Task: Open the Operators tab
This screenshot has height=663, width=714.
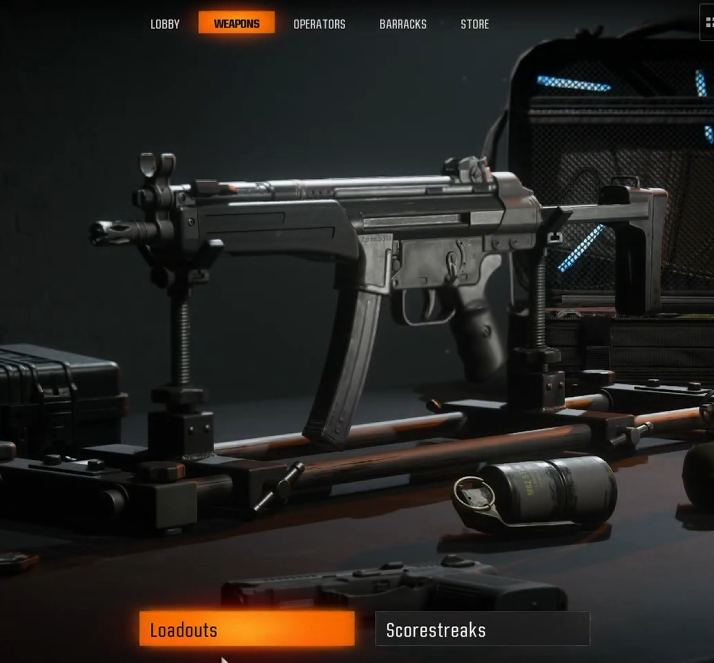Action: click(319, 24)
